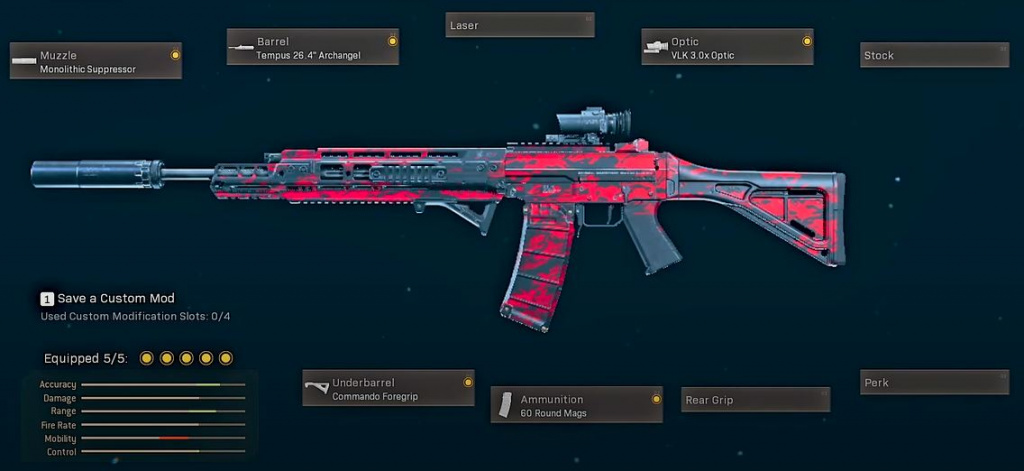1024x471 pixels.
Task: Open the Muzzle attachment slot
Action: tap(96, 61)
